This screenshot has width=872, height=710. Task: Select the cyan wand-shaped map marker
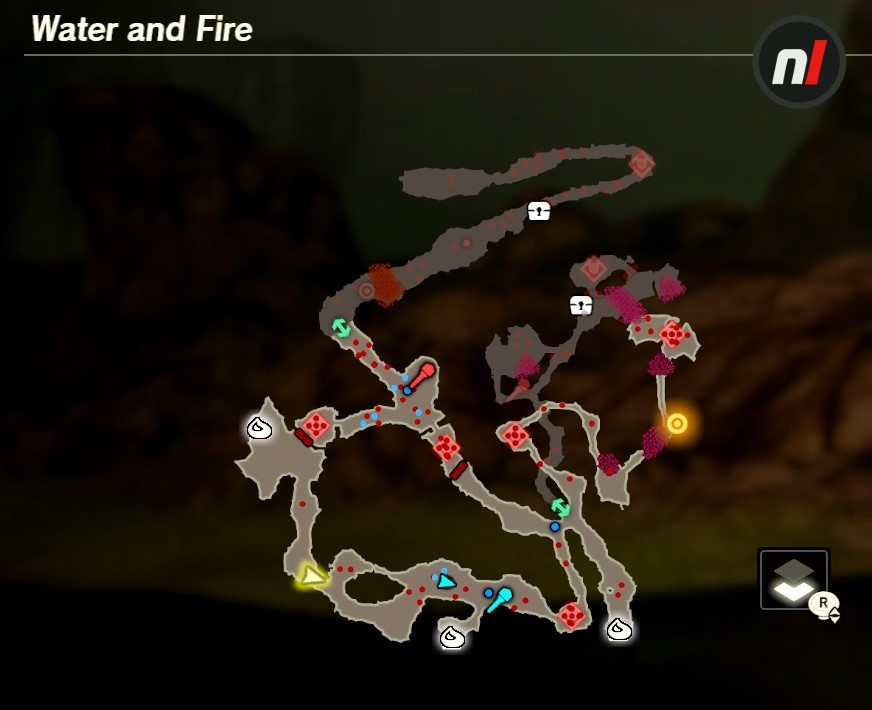tap(499, 598)
